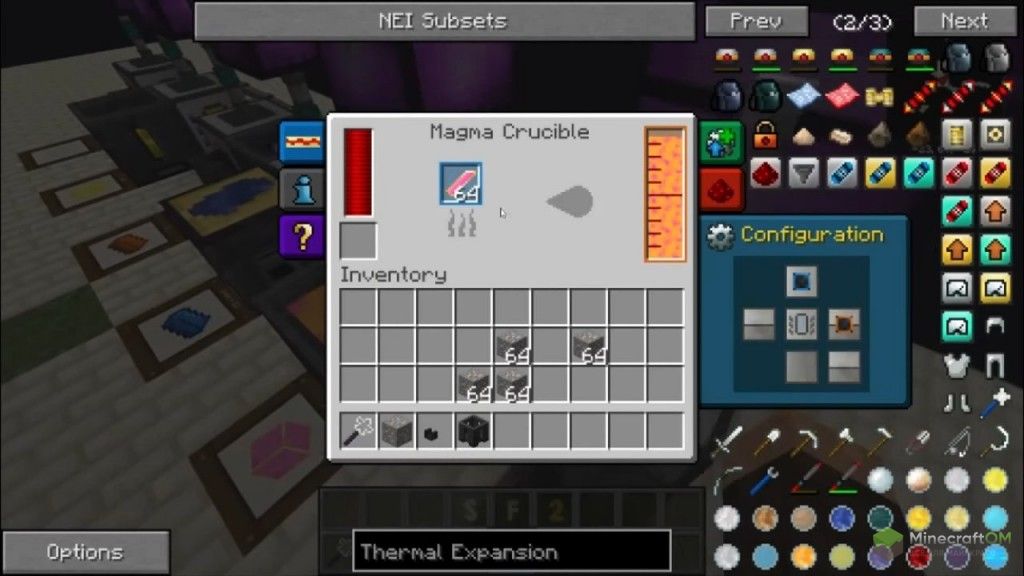The height and width of the screenshot is (576, 1024).
Task: Pick the grey funnel item in NEI
Action: pos(803,173)
